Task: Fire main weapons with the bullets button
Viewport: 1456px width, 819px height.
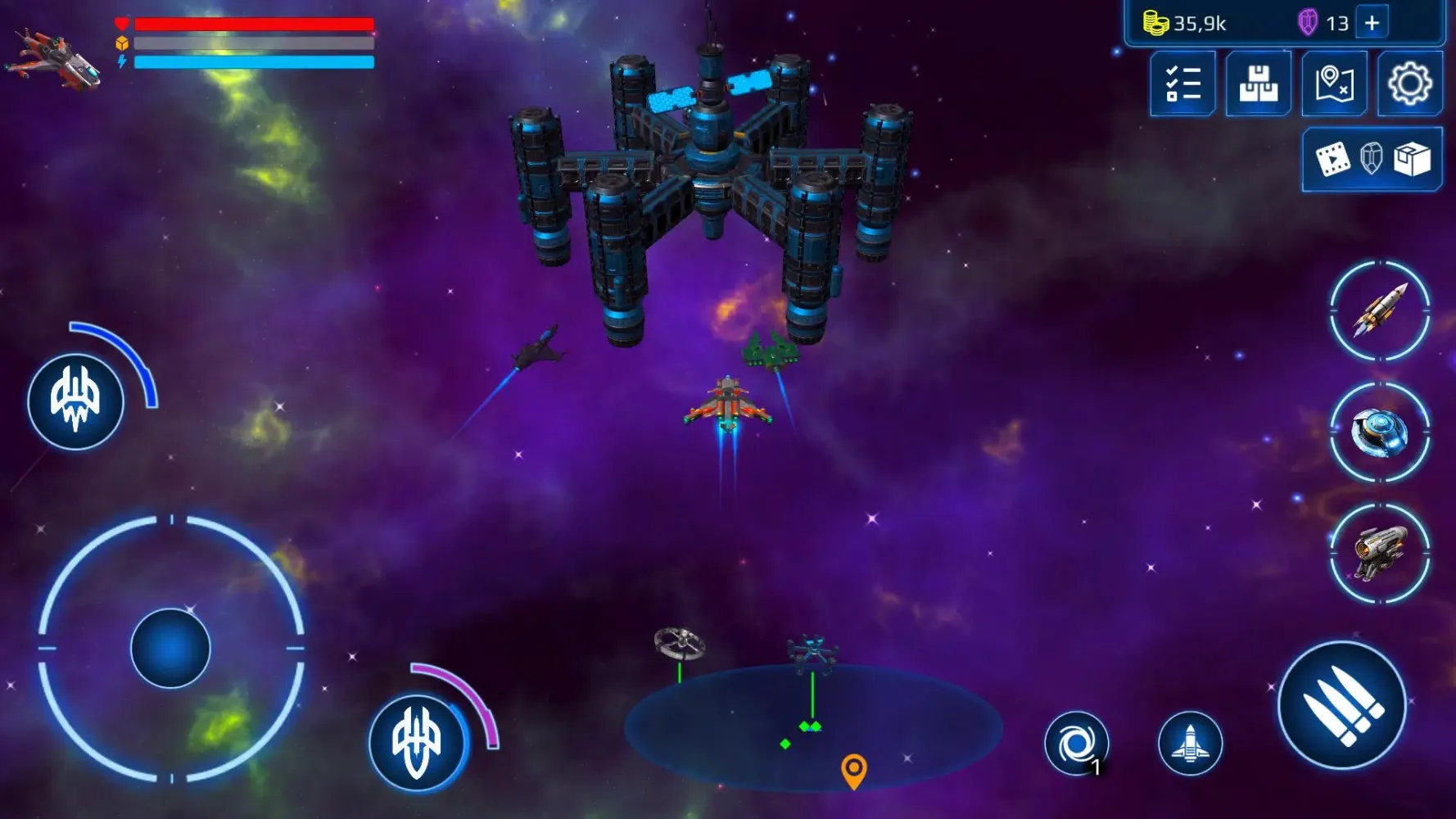Action: coord(1342,705)
